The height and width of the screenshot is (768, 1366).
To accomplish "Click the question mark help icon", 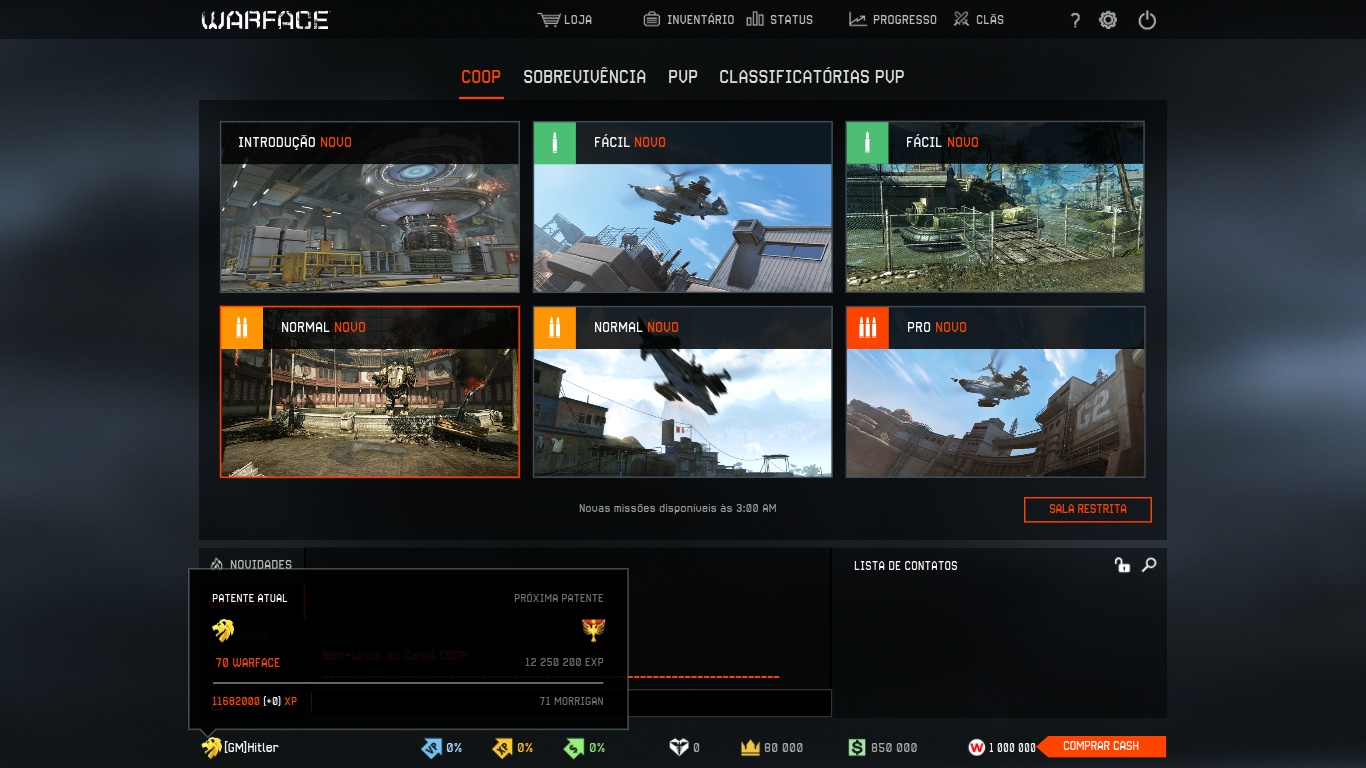I will pyautogui.click(x=1075, y=20).
